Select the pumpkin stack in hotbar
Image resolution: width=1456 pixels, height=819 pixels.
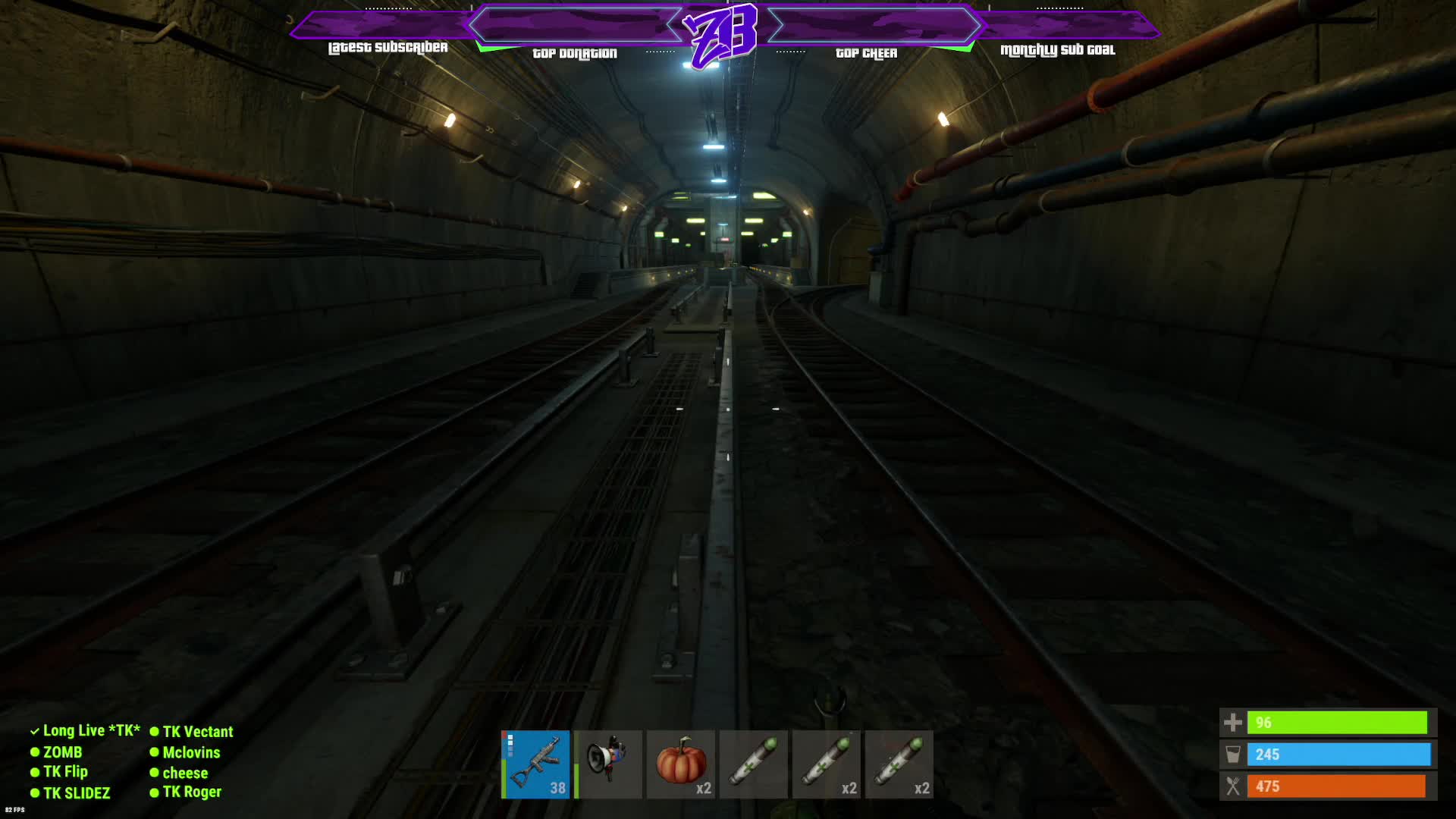pos(681,764)
